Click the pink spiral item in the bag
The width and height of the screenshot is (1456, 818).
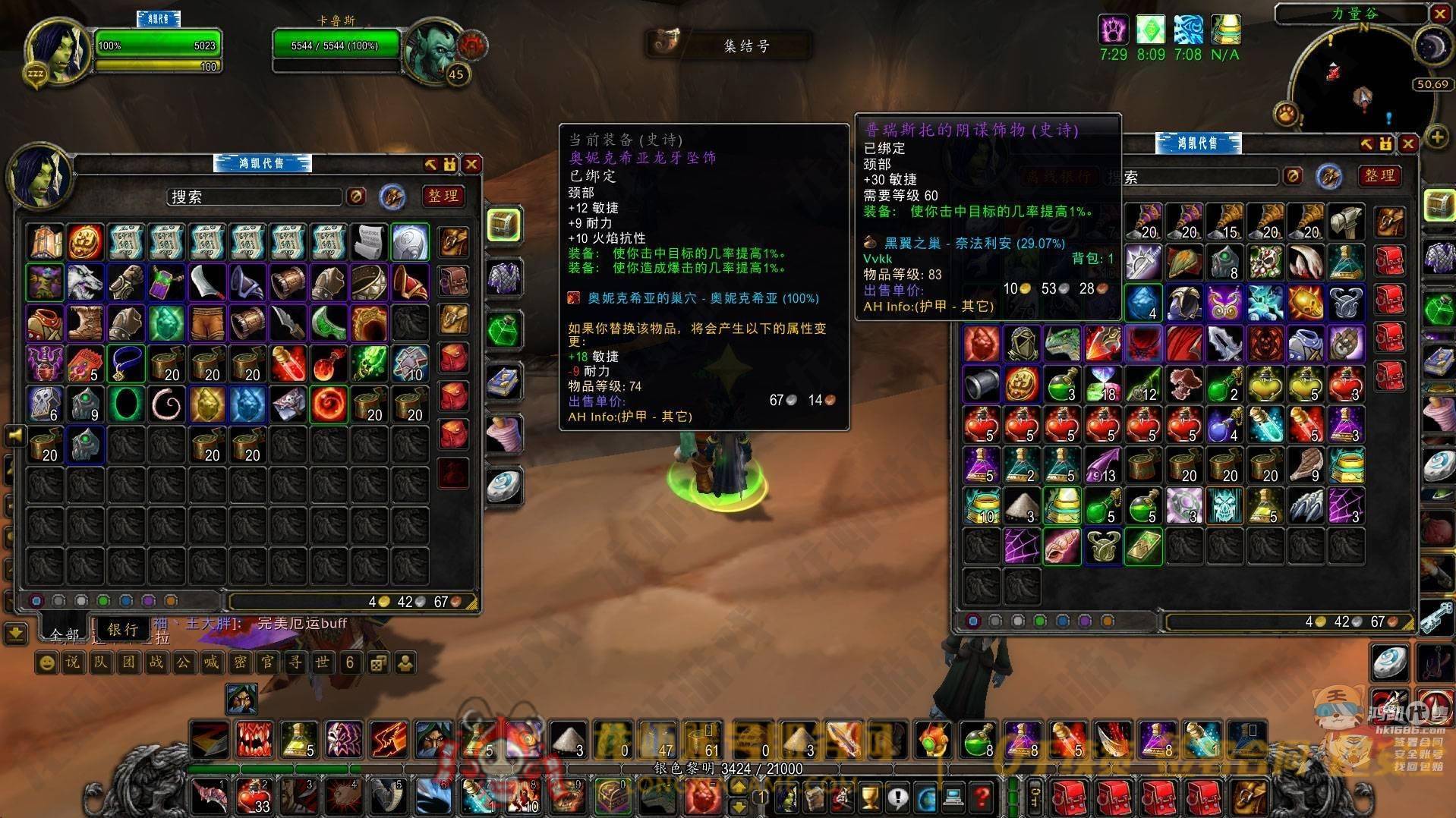(x=166, y=404)
